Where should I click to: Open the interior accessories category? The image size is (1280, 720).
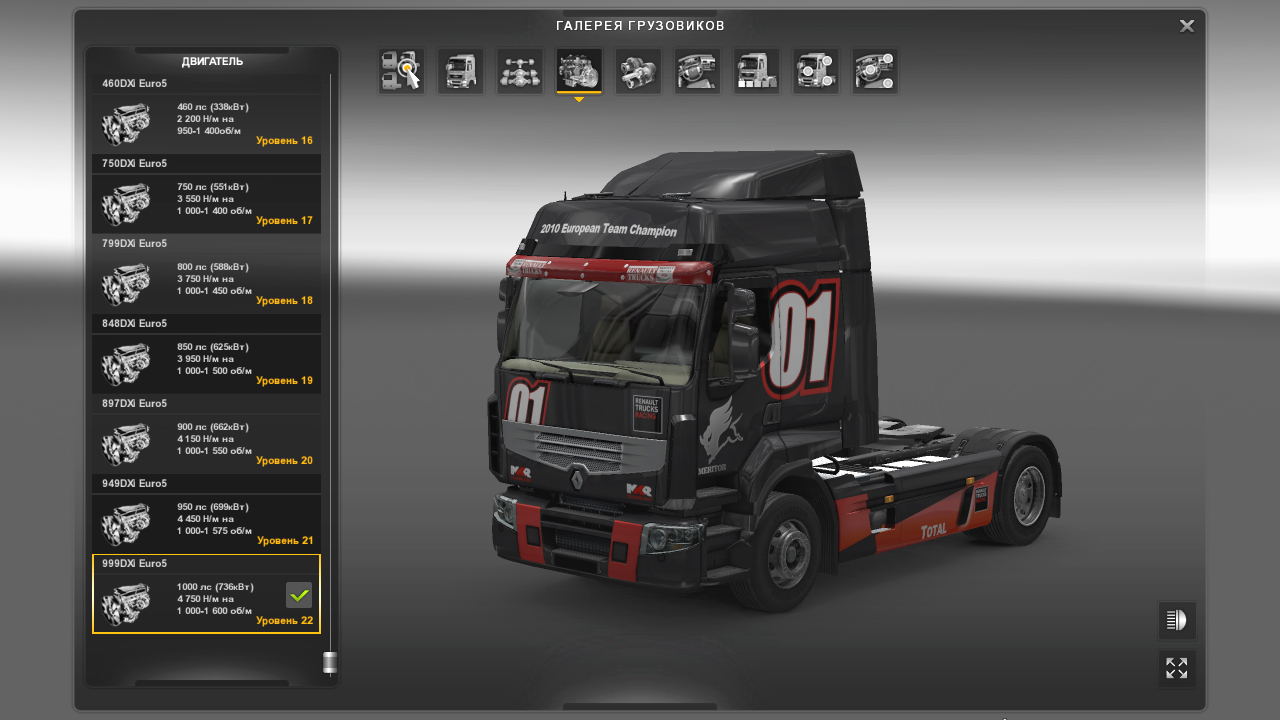874,70
